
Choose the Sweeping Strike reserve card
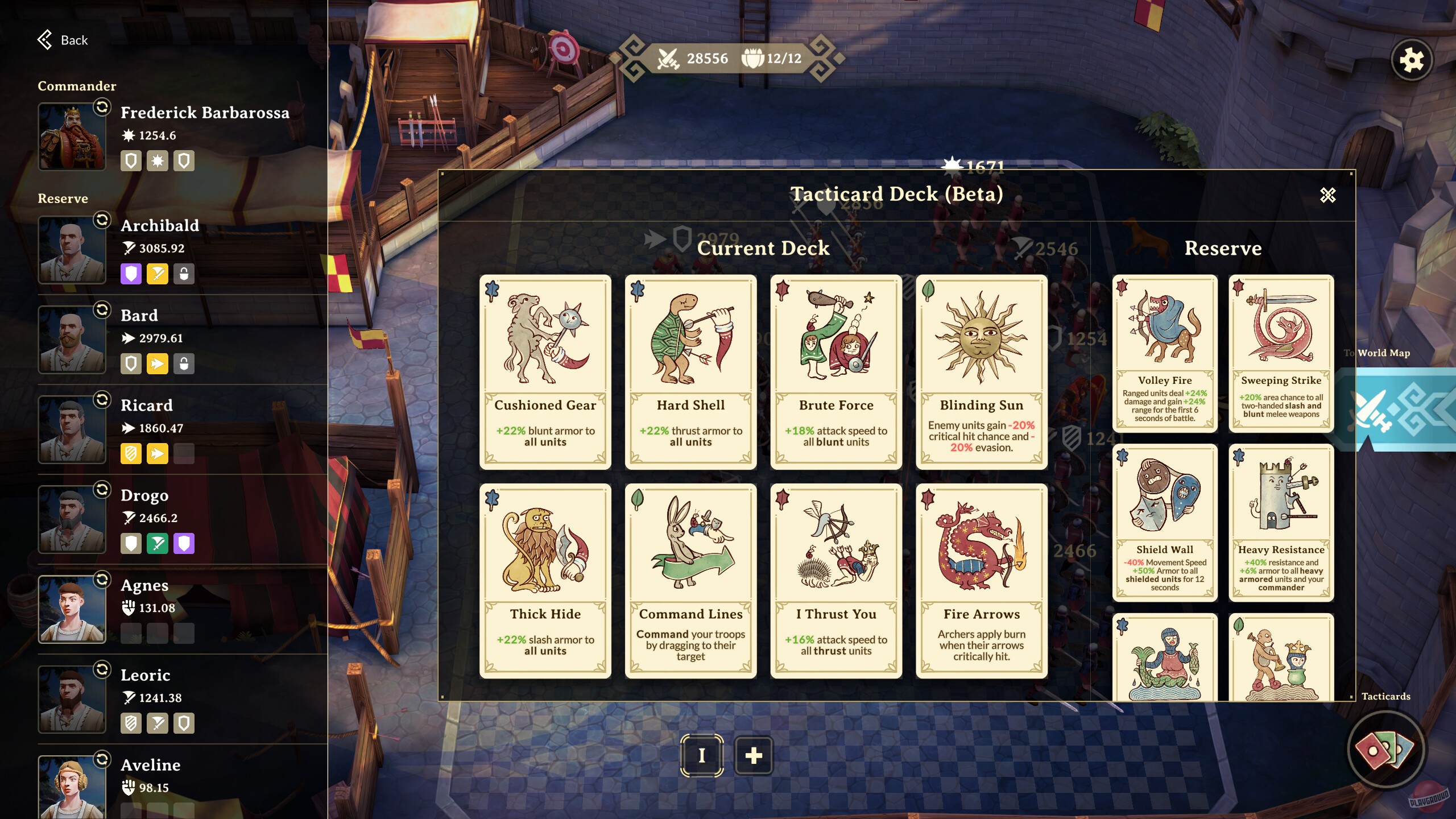pyautogui.click(x=1281, y=353)
